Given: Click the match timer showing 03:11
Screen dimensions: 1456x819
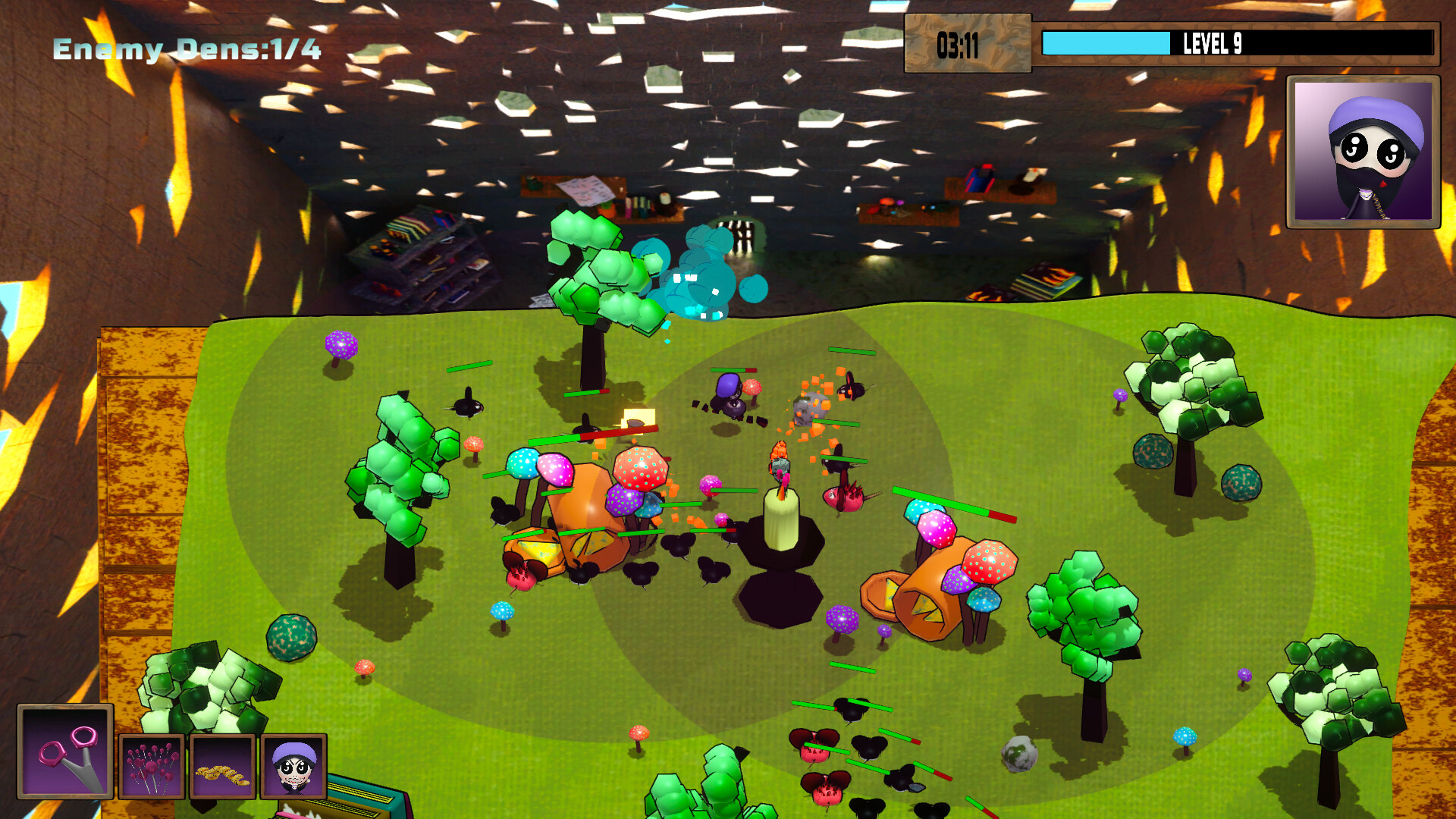Looking at the screenshot, I should pyautogui.click(x=959, y=46).
